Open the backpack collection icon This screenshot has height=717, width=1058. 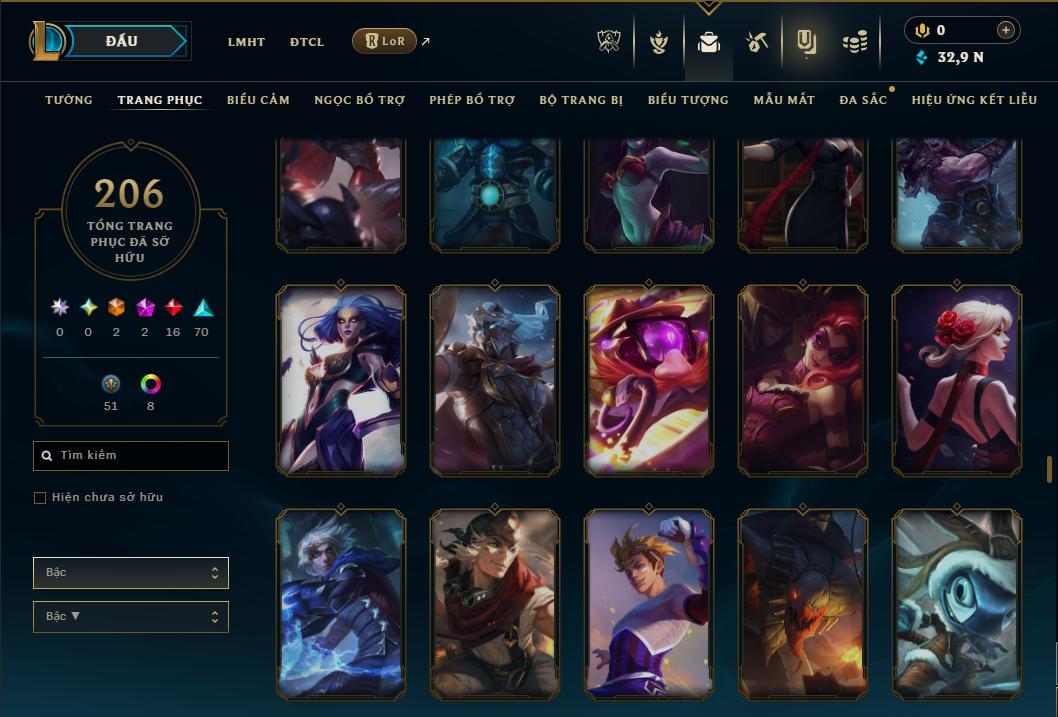pos(709,42)
